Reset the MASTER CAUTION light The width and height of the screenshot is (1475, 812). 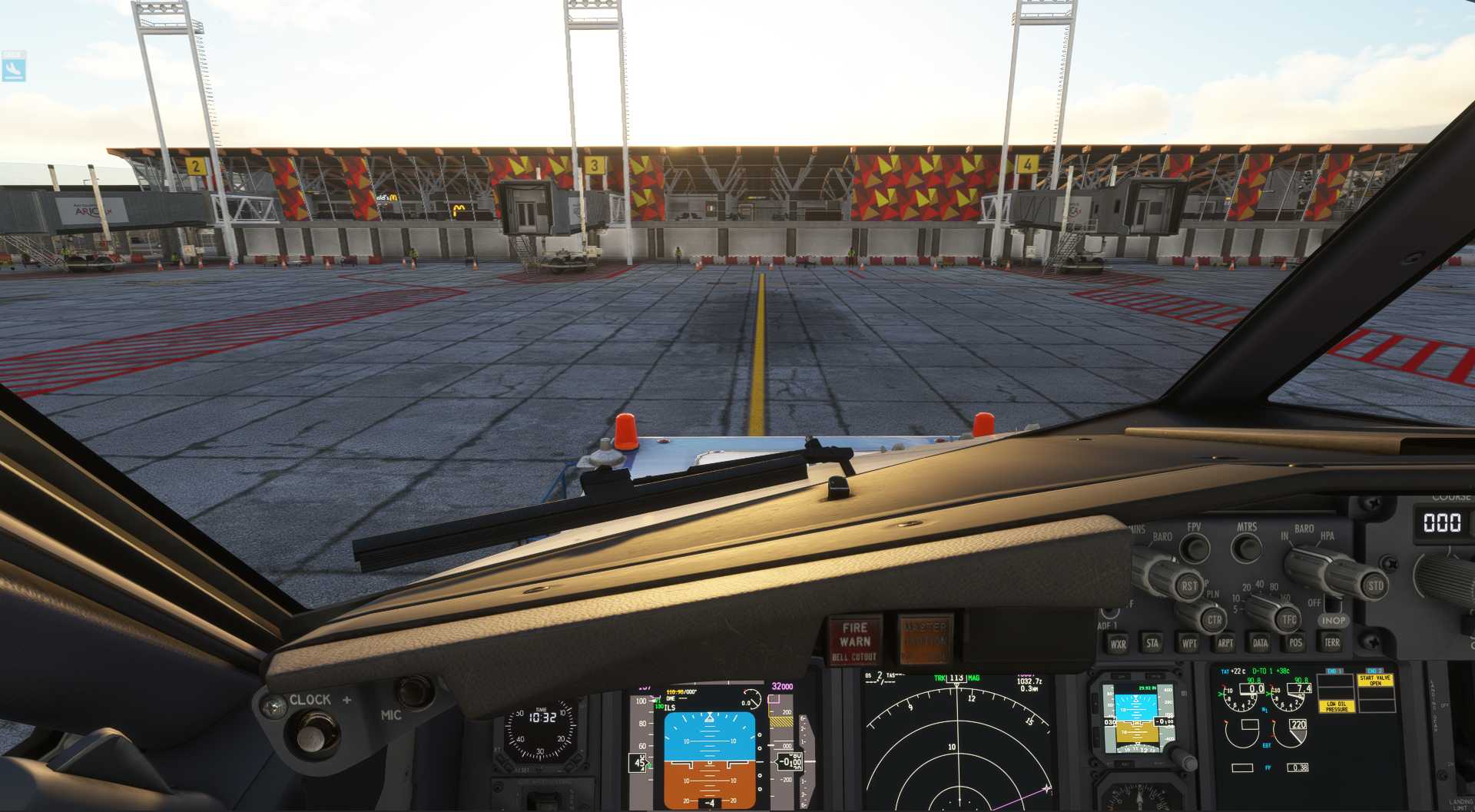click(x=925, y=638)
